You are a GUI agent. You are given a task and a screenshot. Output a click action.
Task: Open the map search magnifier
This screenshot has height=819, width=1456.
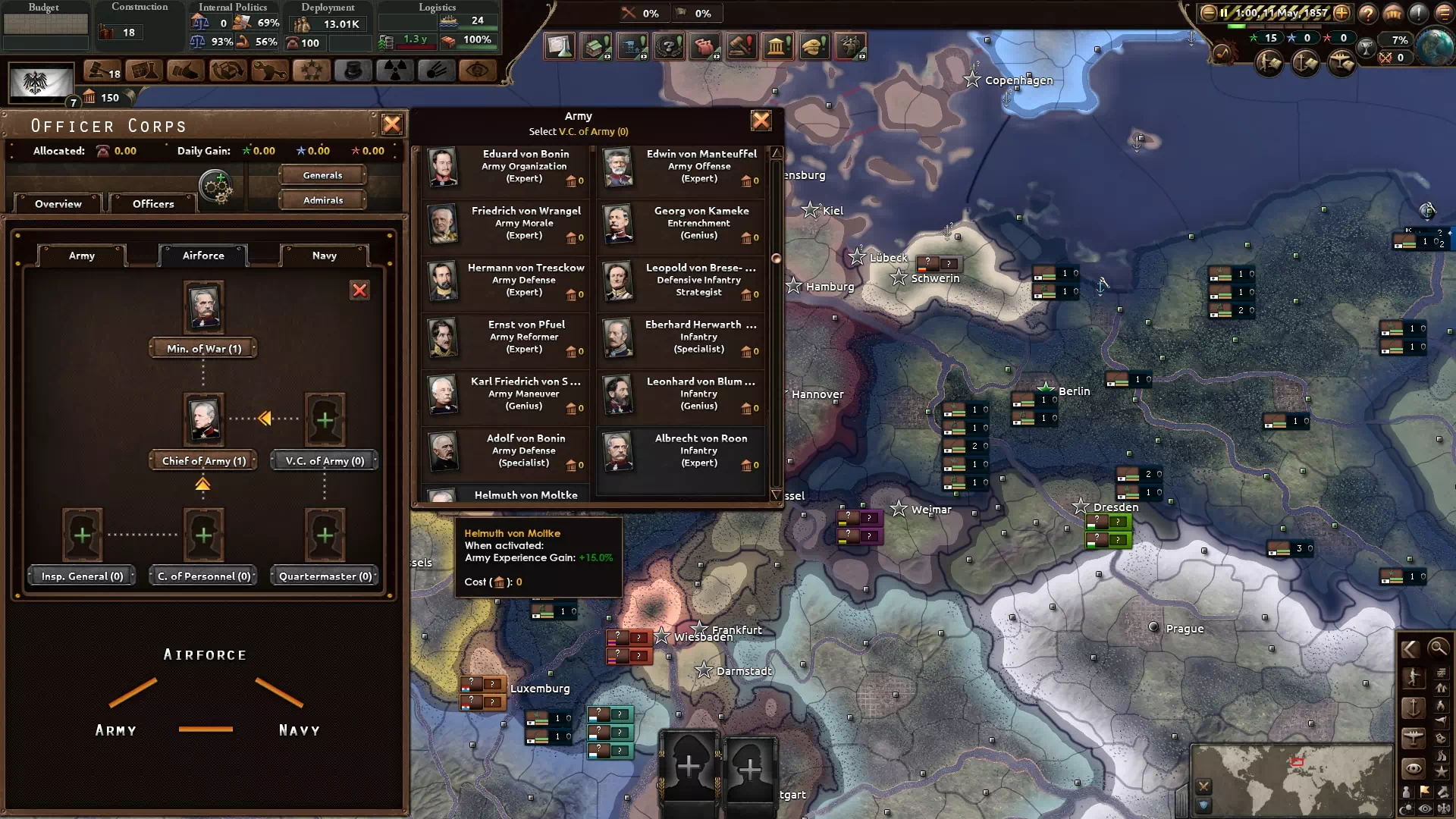[x=1438, y=648]
